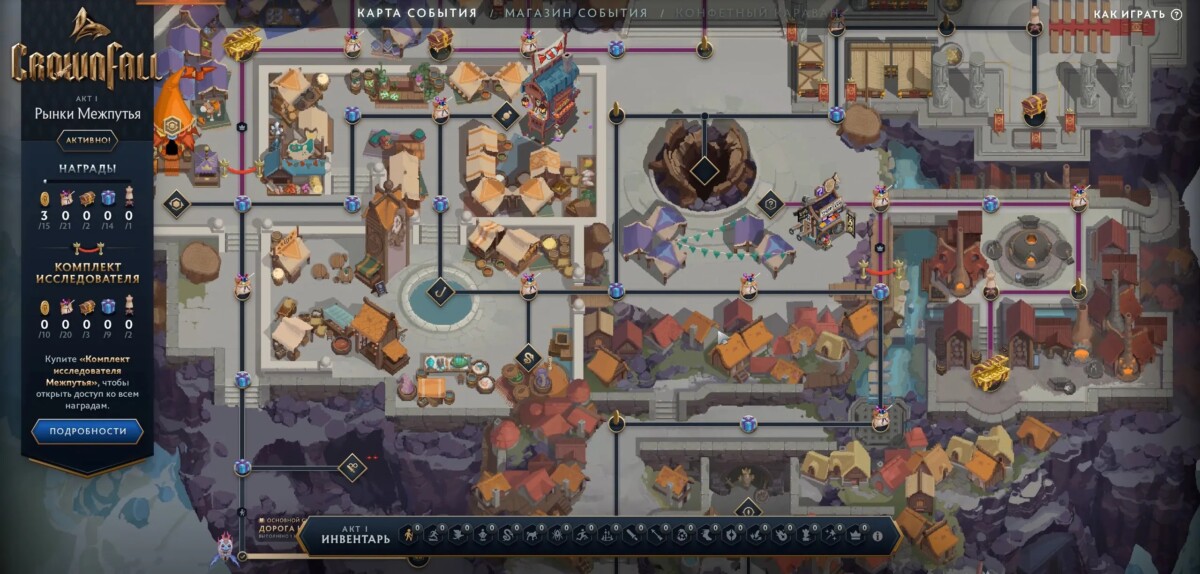Select the diamond node inside the central pit
Viewport: 1200px width, 574px height.
(704, 167)
